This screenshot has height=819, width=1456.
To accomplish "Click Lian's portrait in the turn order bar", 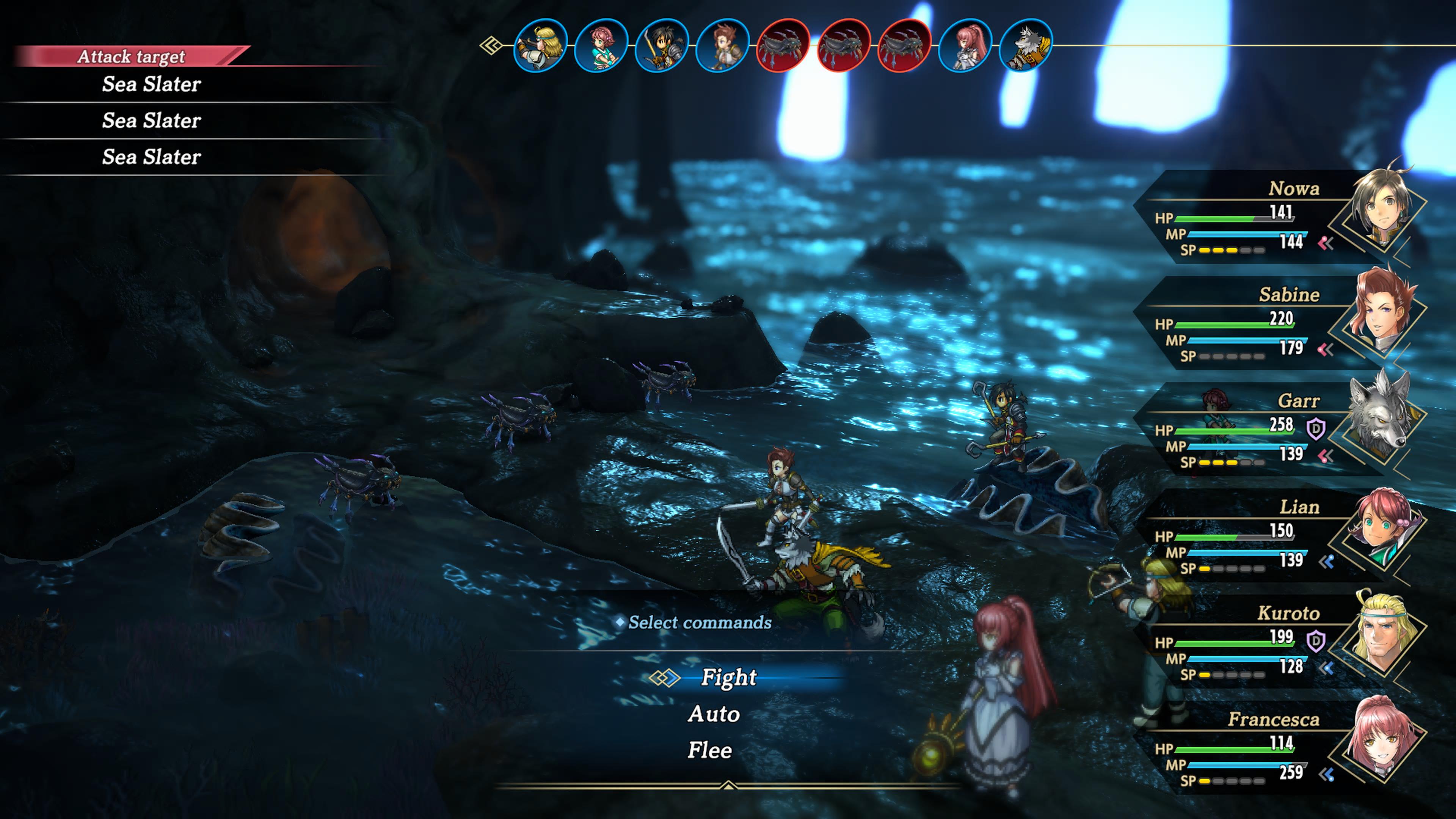I will click(x=601, y=45).
